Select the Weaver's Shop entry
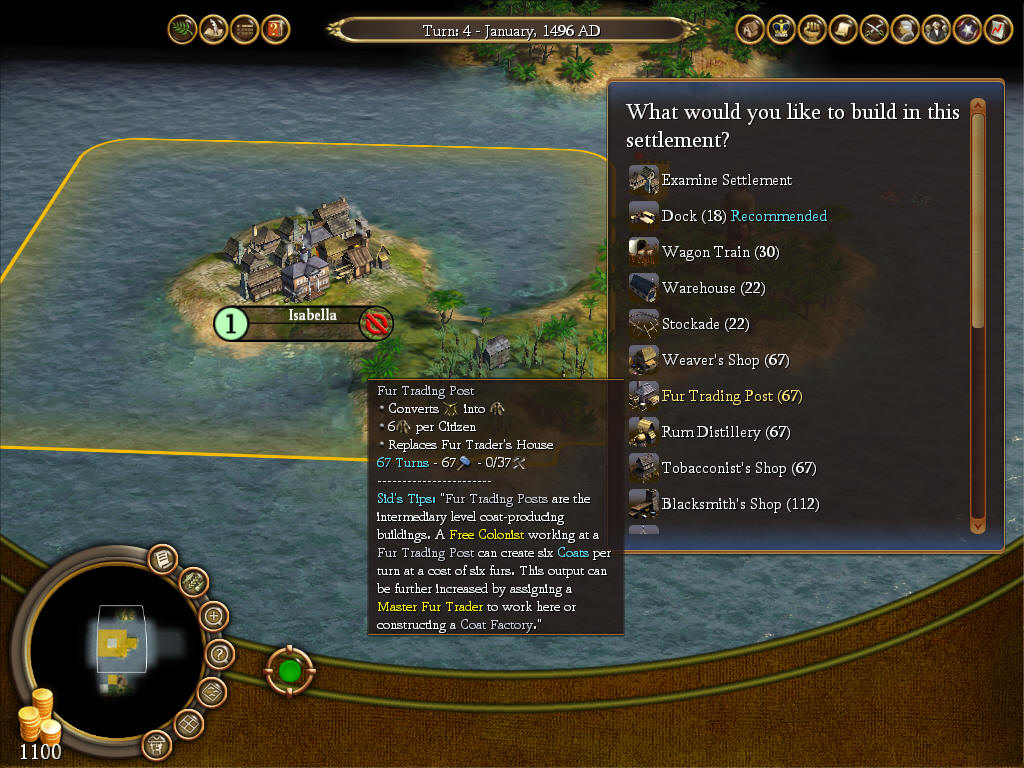Screen dimensions: 1024x768 click(x=725, y=360)
